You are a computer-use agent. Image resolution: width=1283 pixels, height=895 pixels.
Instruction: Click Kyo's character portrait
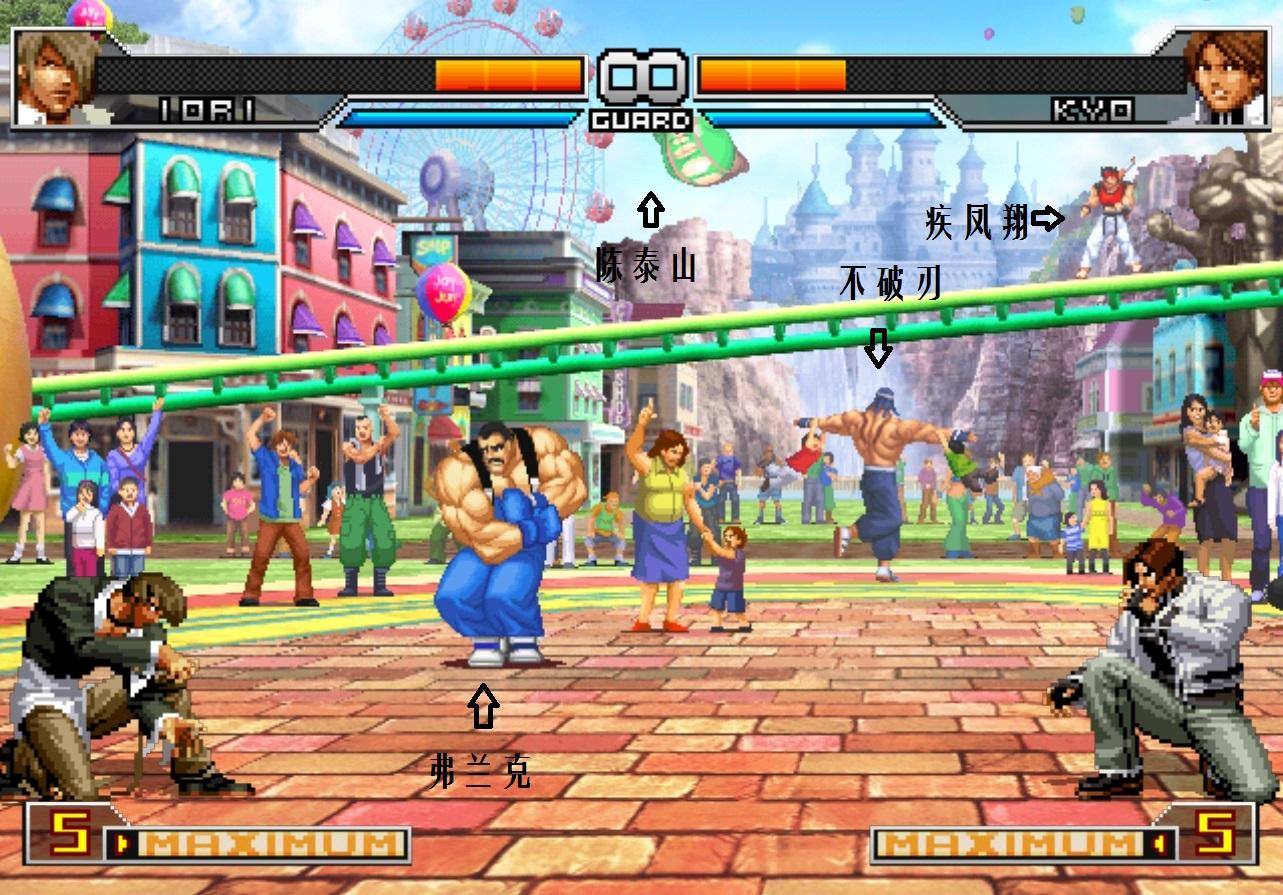pyautogui.click(x=1225, y=76)
